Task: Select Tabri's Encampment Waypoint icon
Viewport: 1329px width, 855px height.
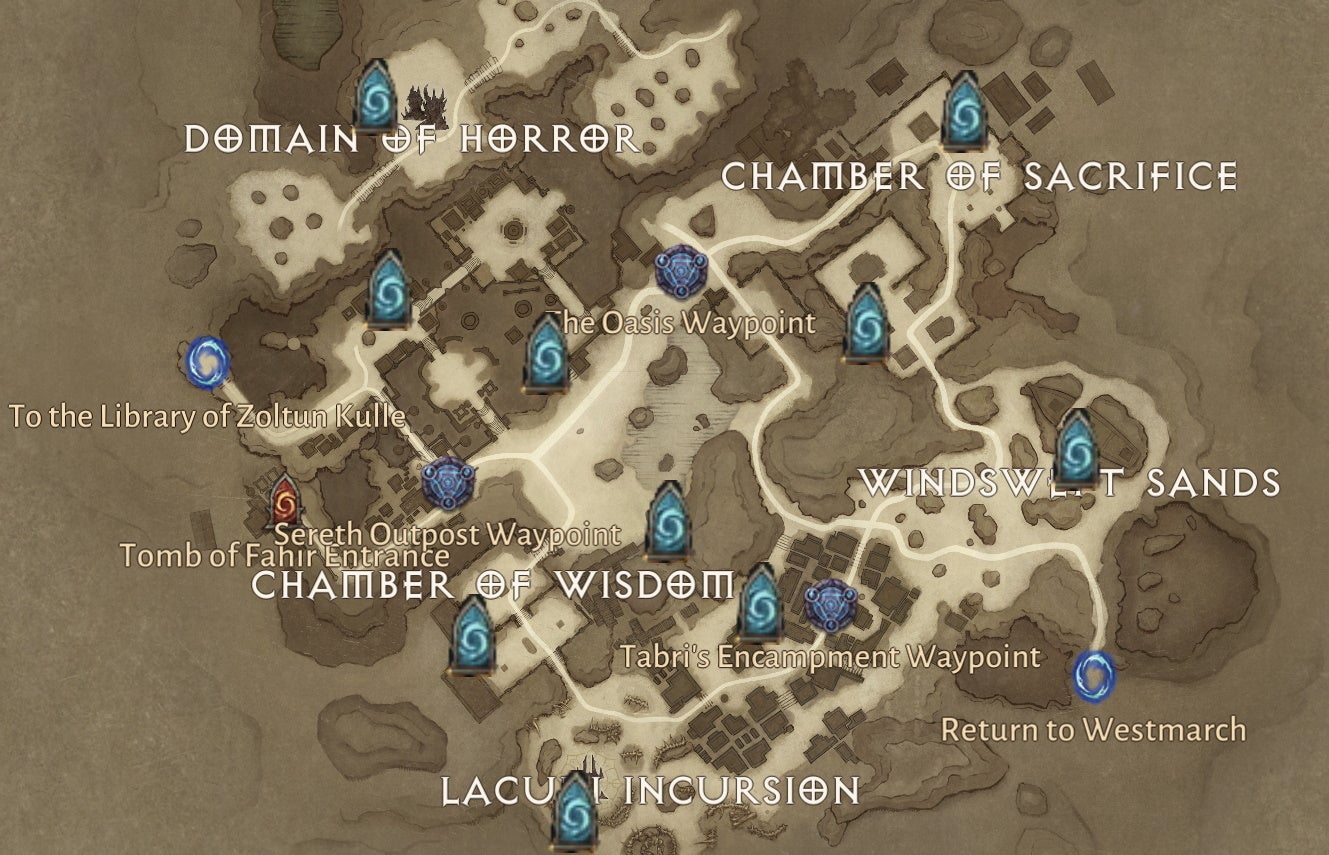Action: [x=828, y=603]
